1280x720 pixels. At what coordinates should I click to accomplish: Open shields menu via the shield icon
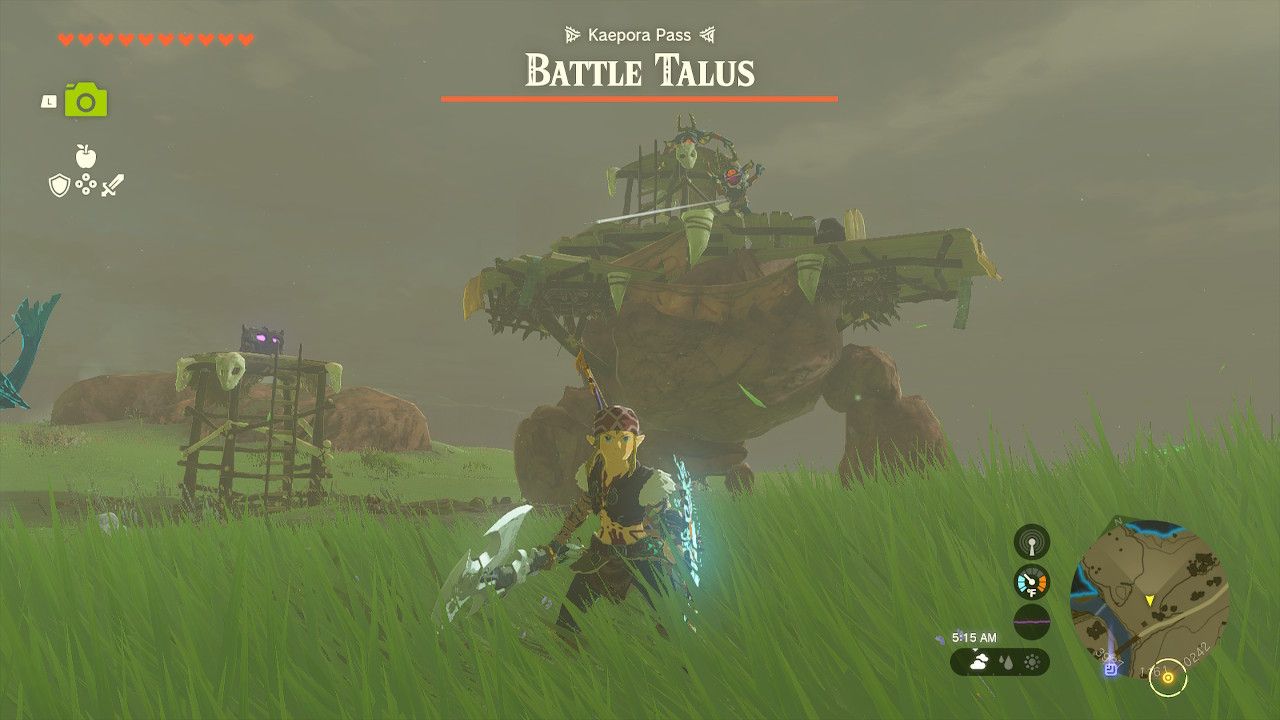(x=59, y=184)
